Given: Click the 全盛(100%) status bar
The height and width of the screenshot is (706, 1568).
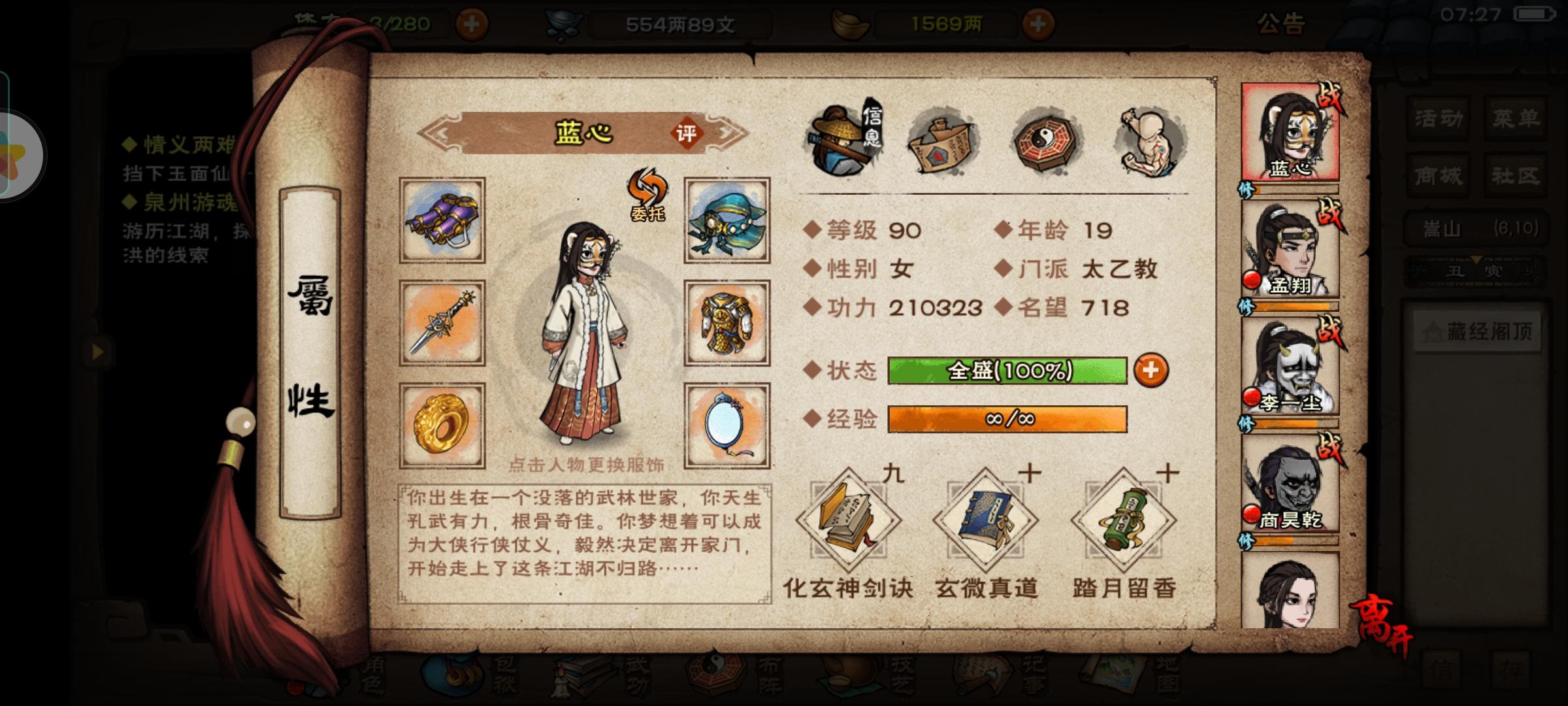Looking at the screenshot, I should pos(1009,371).
